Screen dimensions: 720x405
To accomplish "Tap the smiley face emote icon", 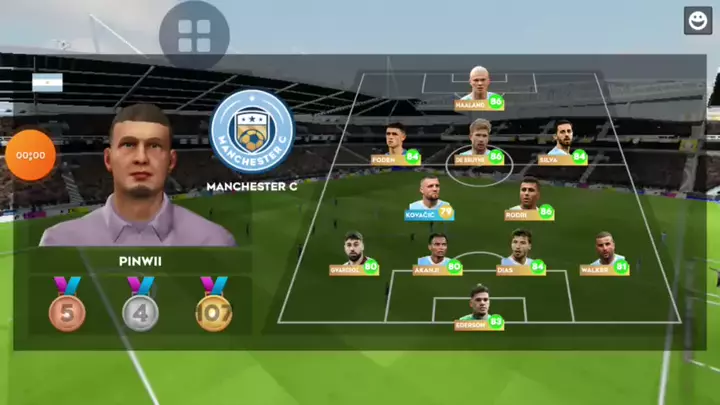I will [x=698, y=20].
